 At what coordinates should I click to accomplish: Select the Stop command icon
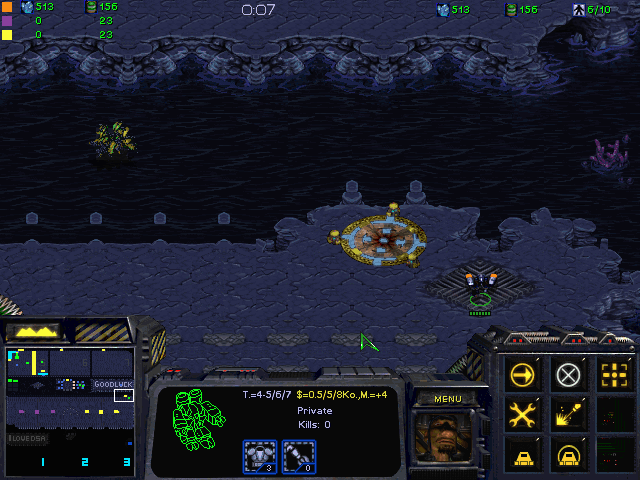pyautogui.click(x=568, y=375)
